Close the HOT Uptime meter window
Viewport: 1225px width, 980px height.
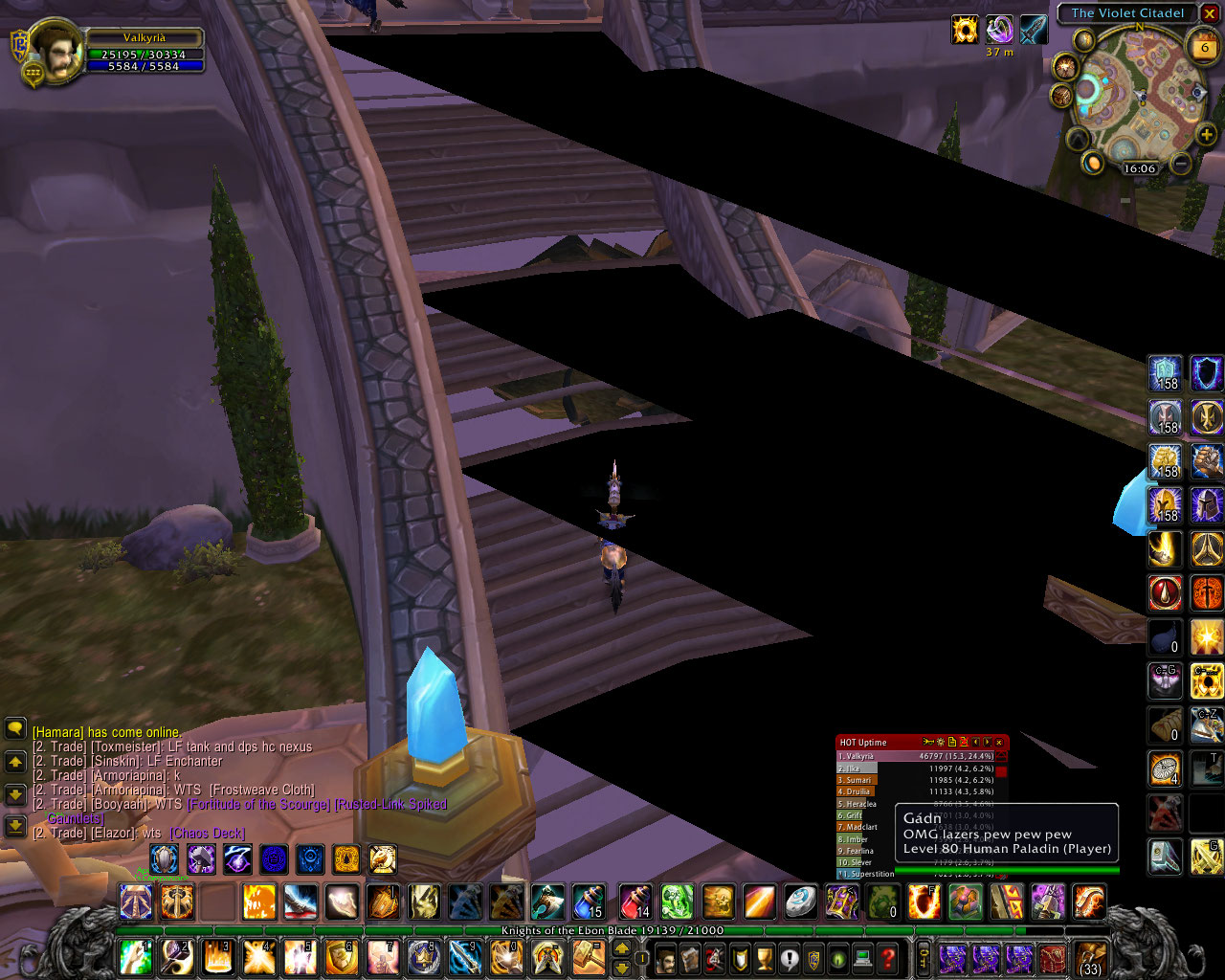[999, 742]
